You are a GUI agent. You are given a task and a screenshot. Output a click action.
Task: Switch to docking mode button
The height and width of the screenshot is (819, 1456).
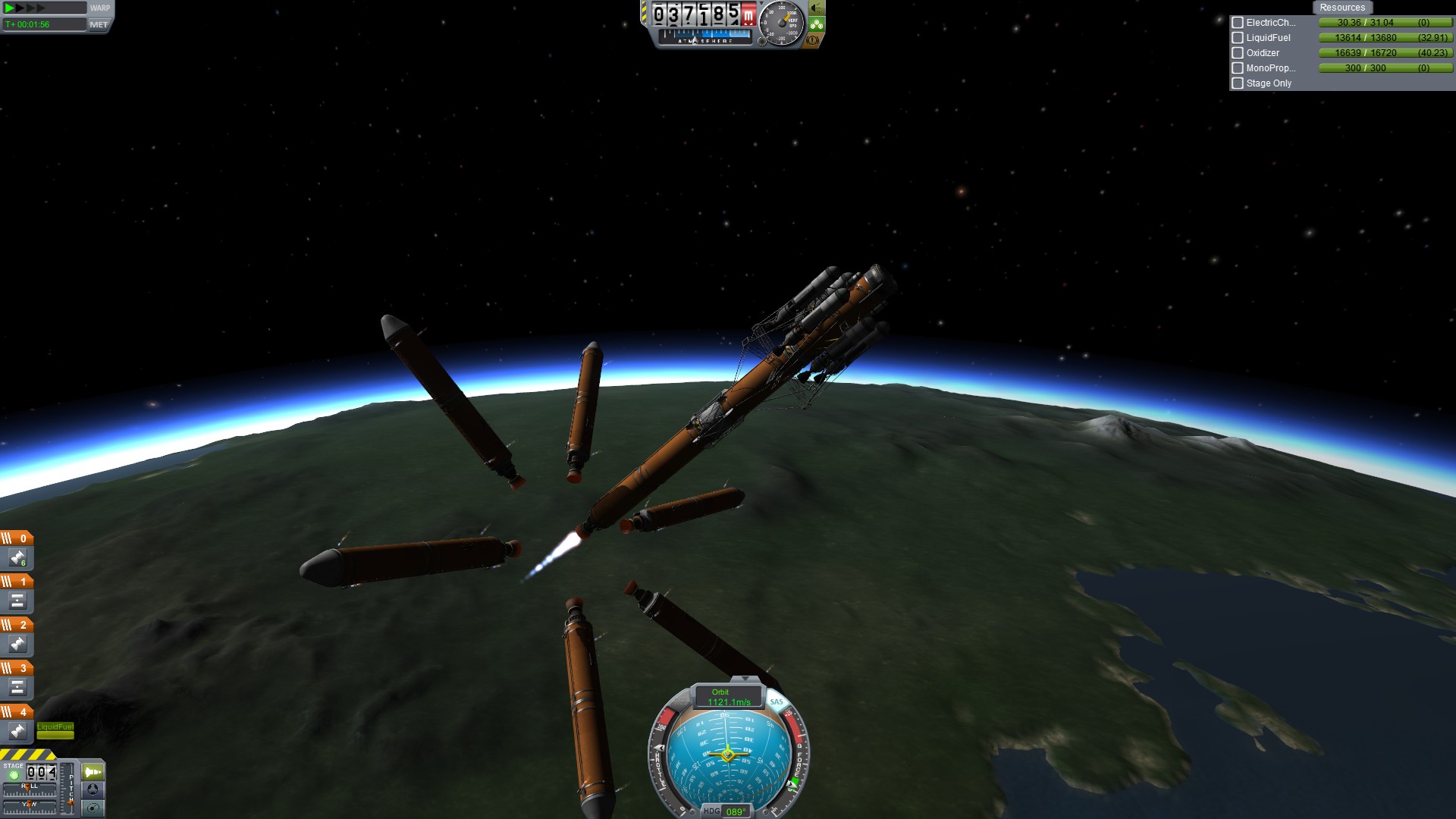point(93,789)
